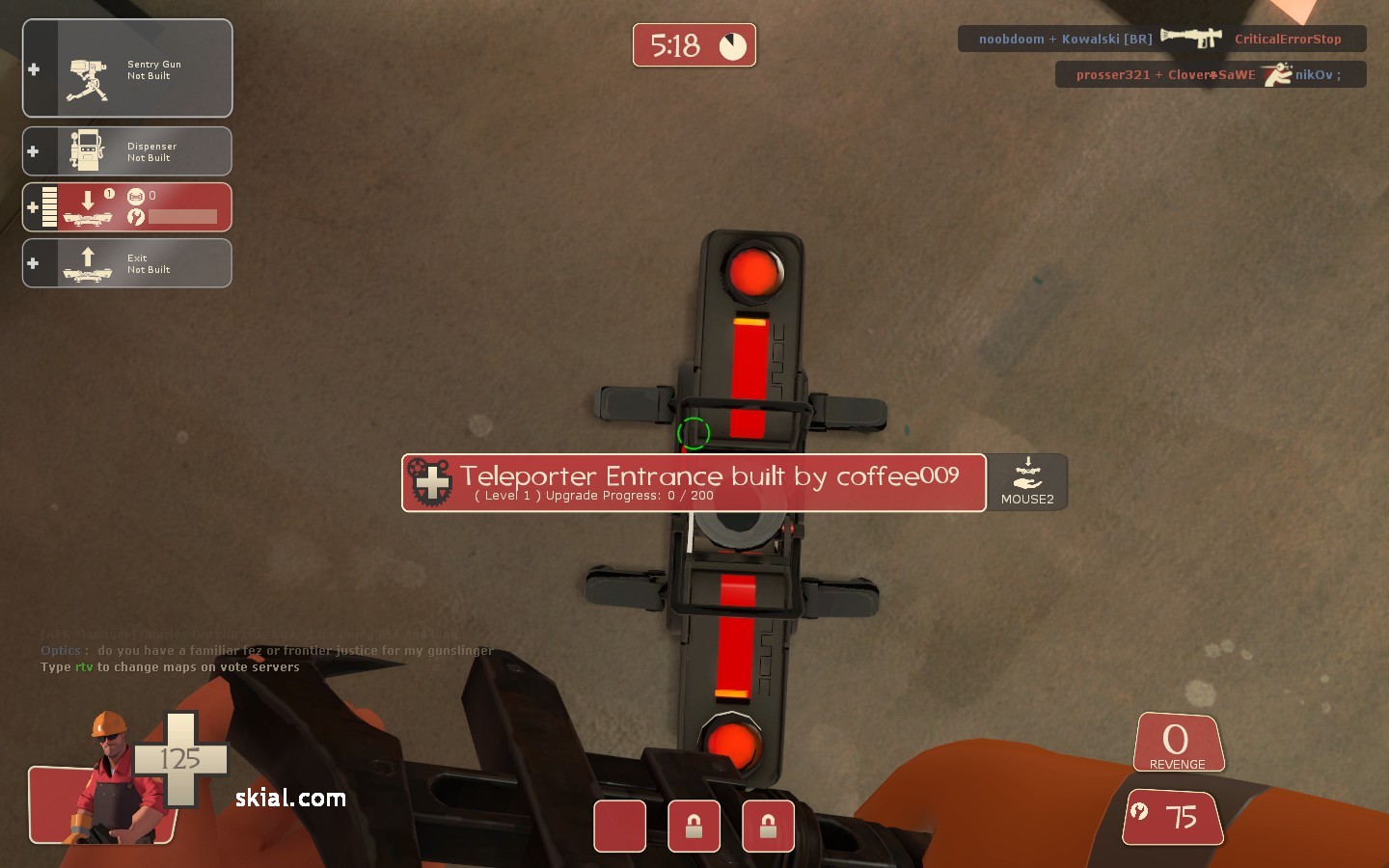Click the clock icon beside the 5:18 timer

733,43
